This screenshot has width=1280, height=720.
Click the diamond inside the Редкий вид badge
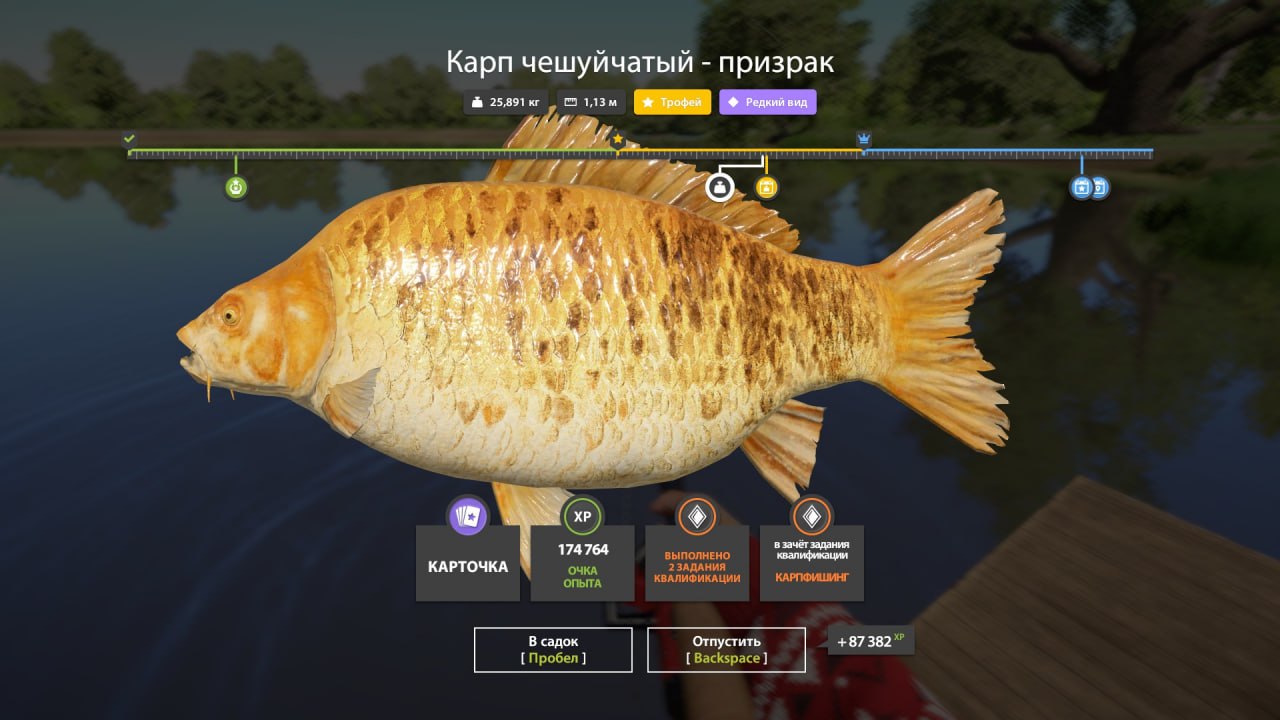pos(735,101)
